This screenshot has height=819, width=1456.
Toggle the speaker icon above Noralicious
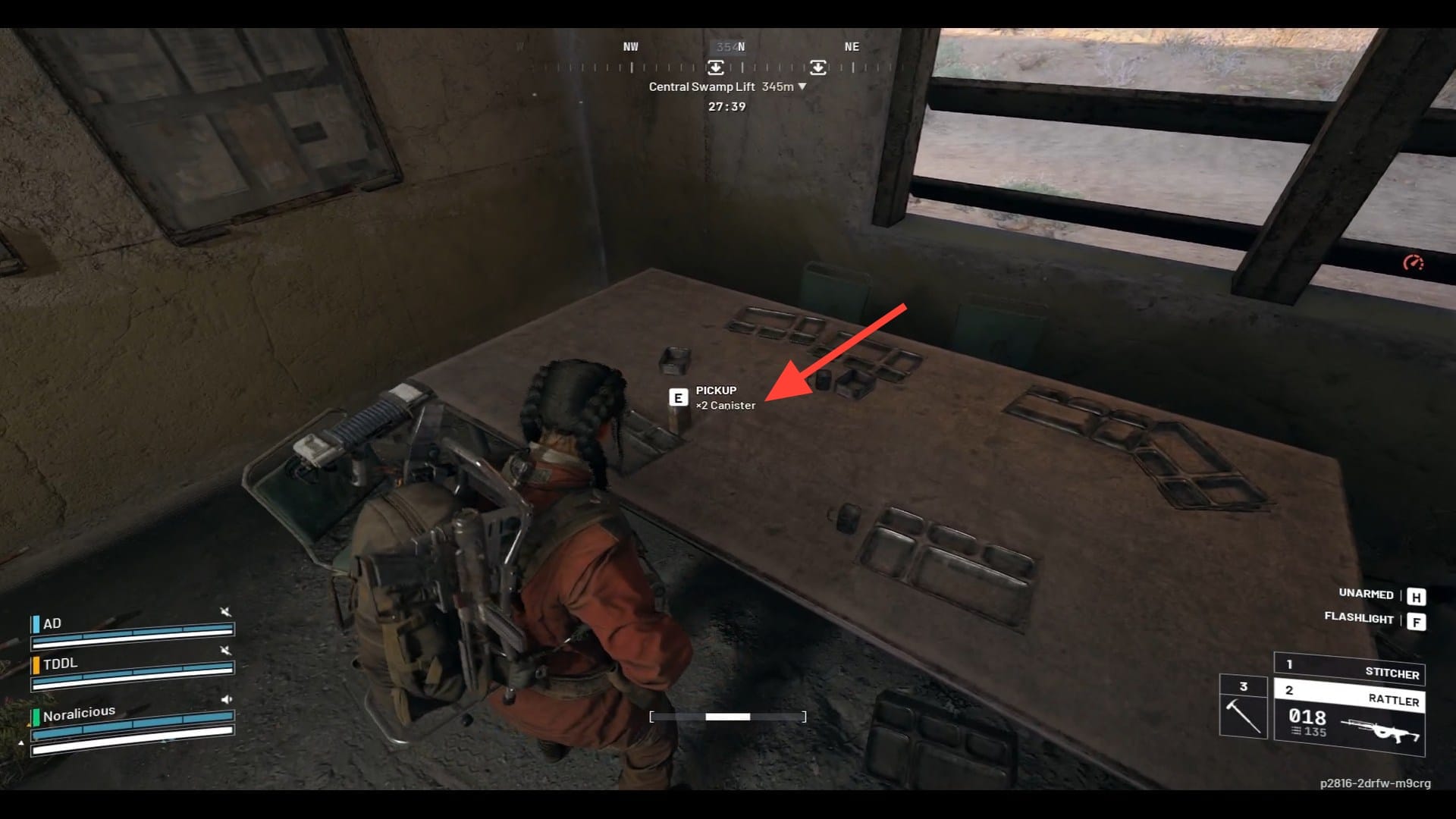(226, 699)
